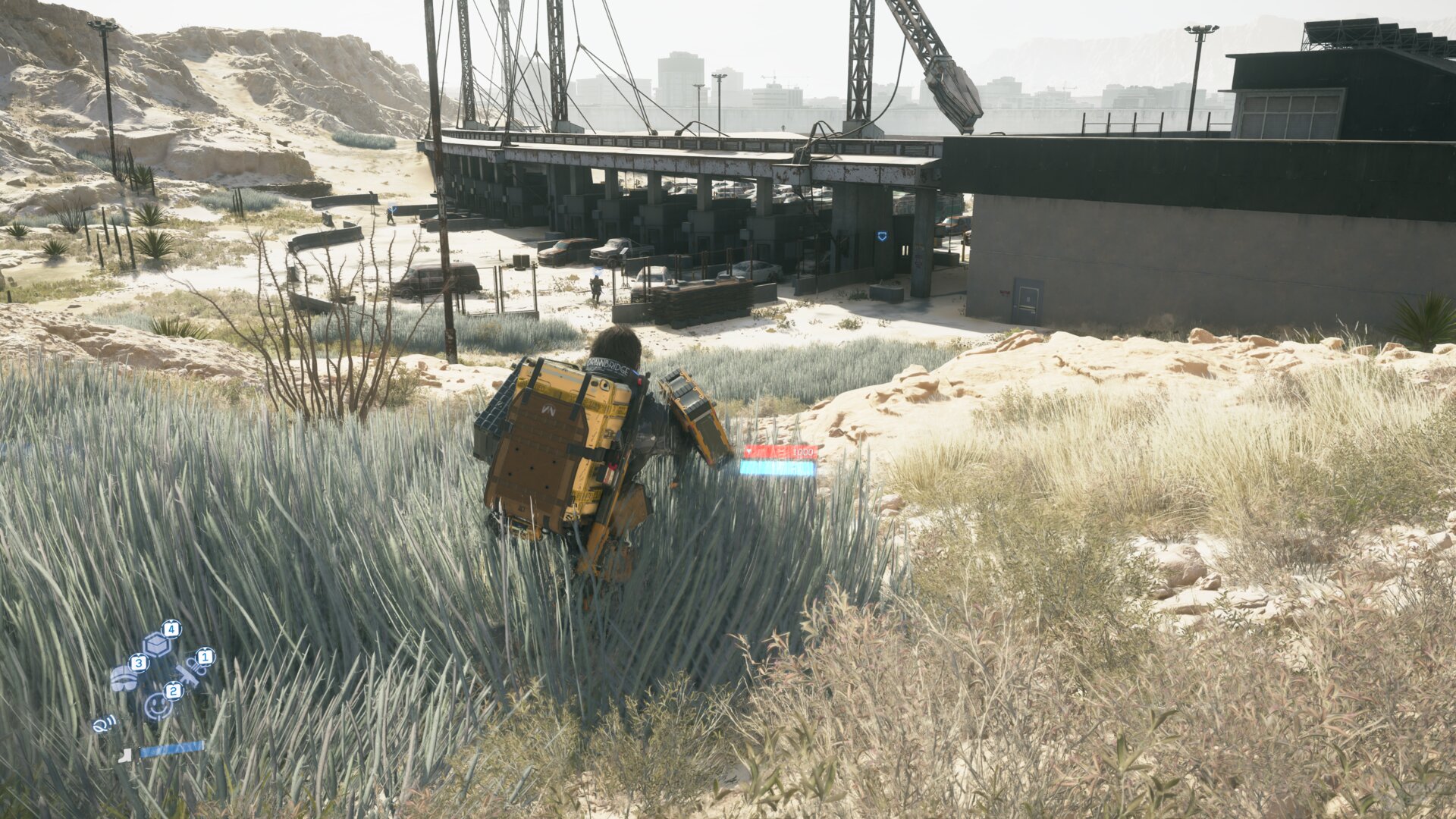Screen dimensions: 1456x819
Task: Select the smiley face icon in slot 2
Action: point(158,706)
